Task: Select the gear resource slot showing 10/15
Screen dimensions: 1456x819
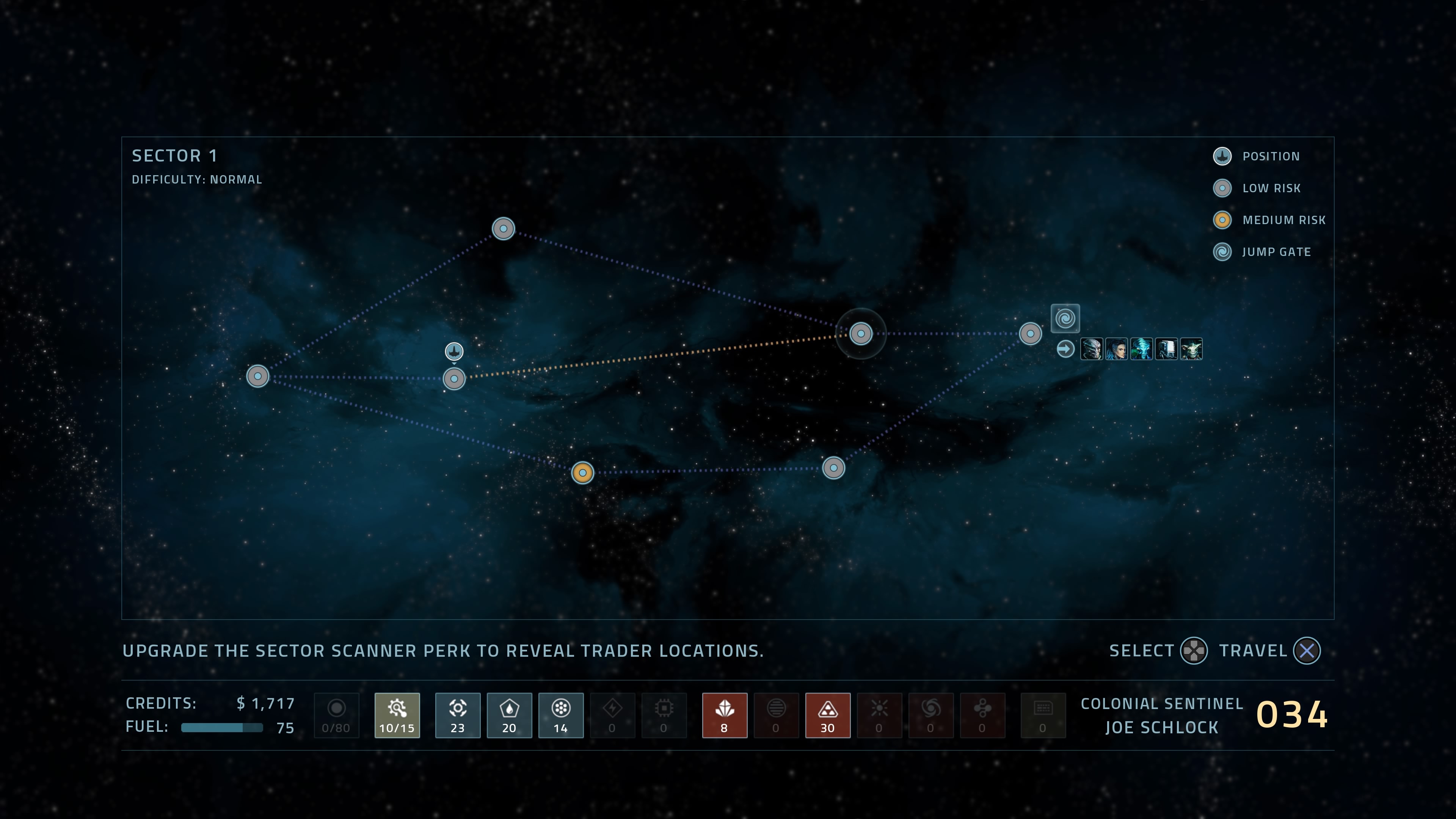Action: [397, 715]
